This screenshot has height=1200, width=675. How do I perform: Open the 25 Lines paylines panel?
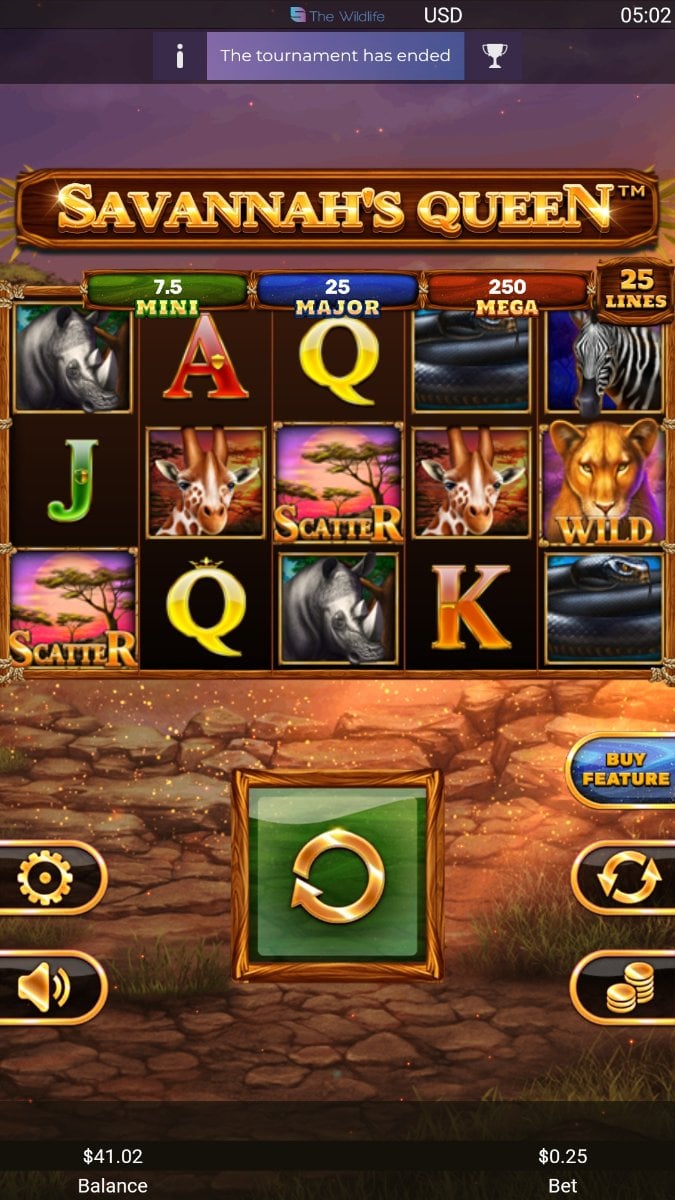635,289
